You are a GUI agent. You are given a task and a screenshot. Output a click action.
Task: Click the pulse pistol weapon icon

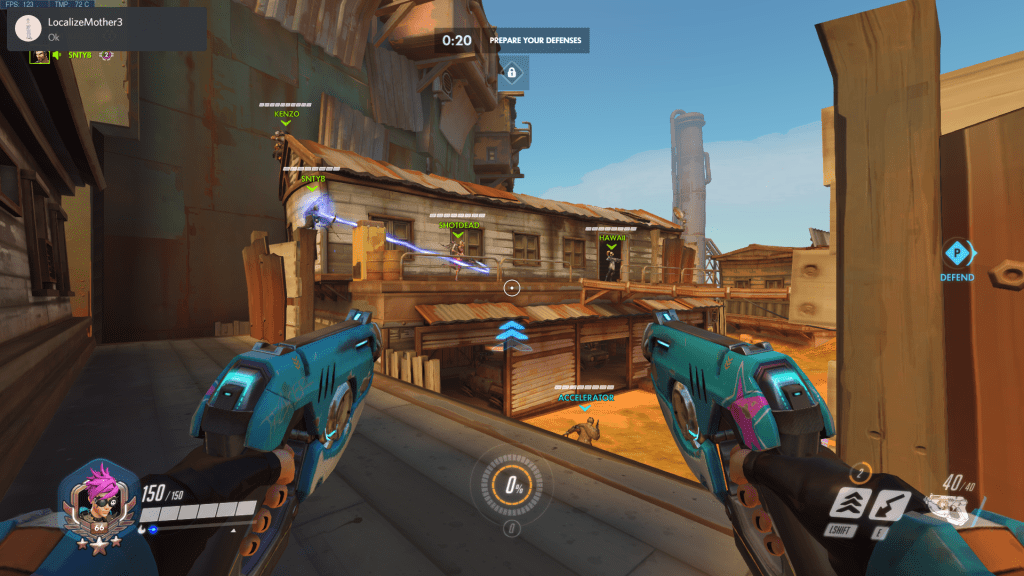point(948,507)
